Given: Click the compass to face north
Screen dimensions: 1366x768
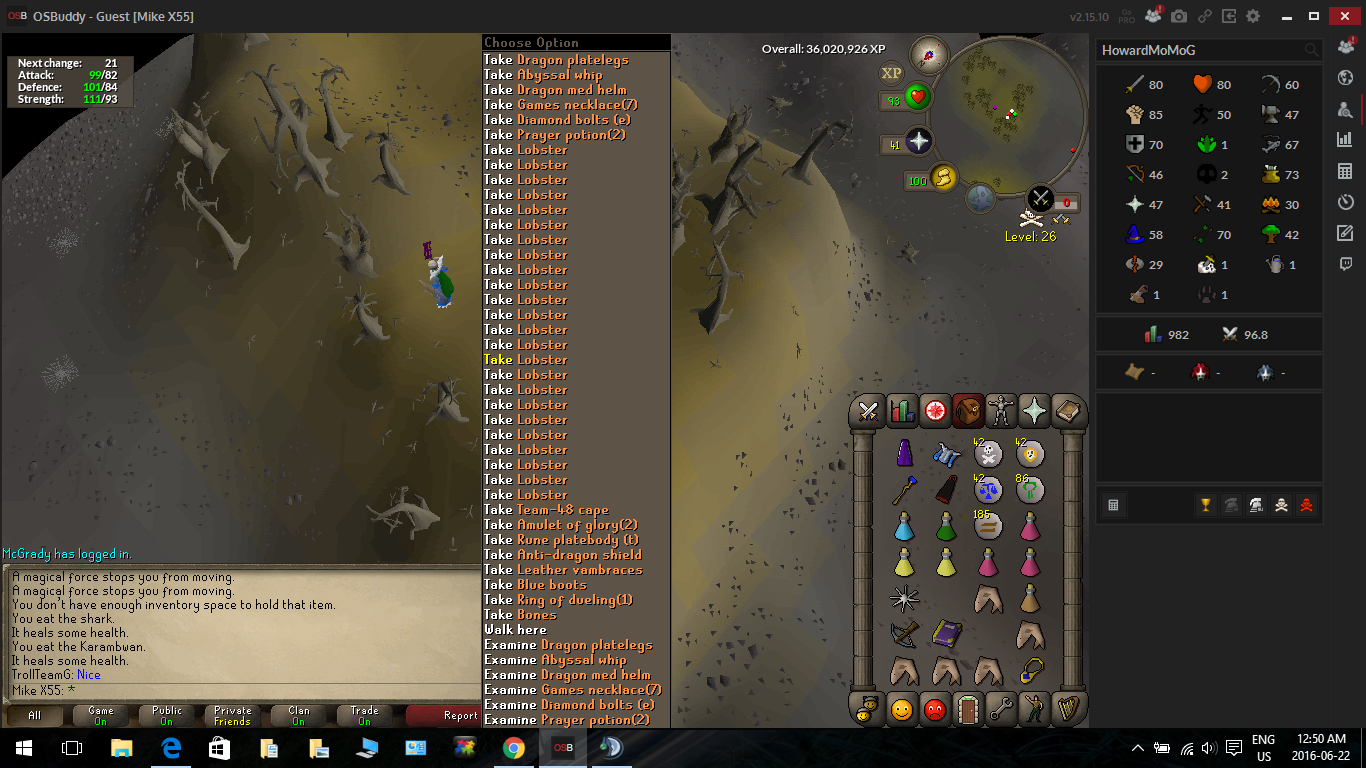Looking at the screenshot, I should [928, 54].
